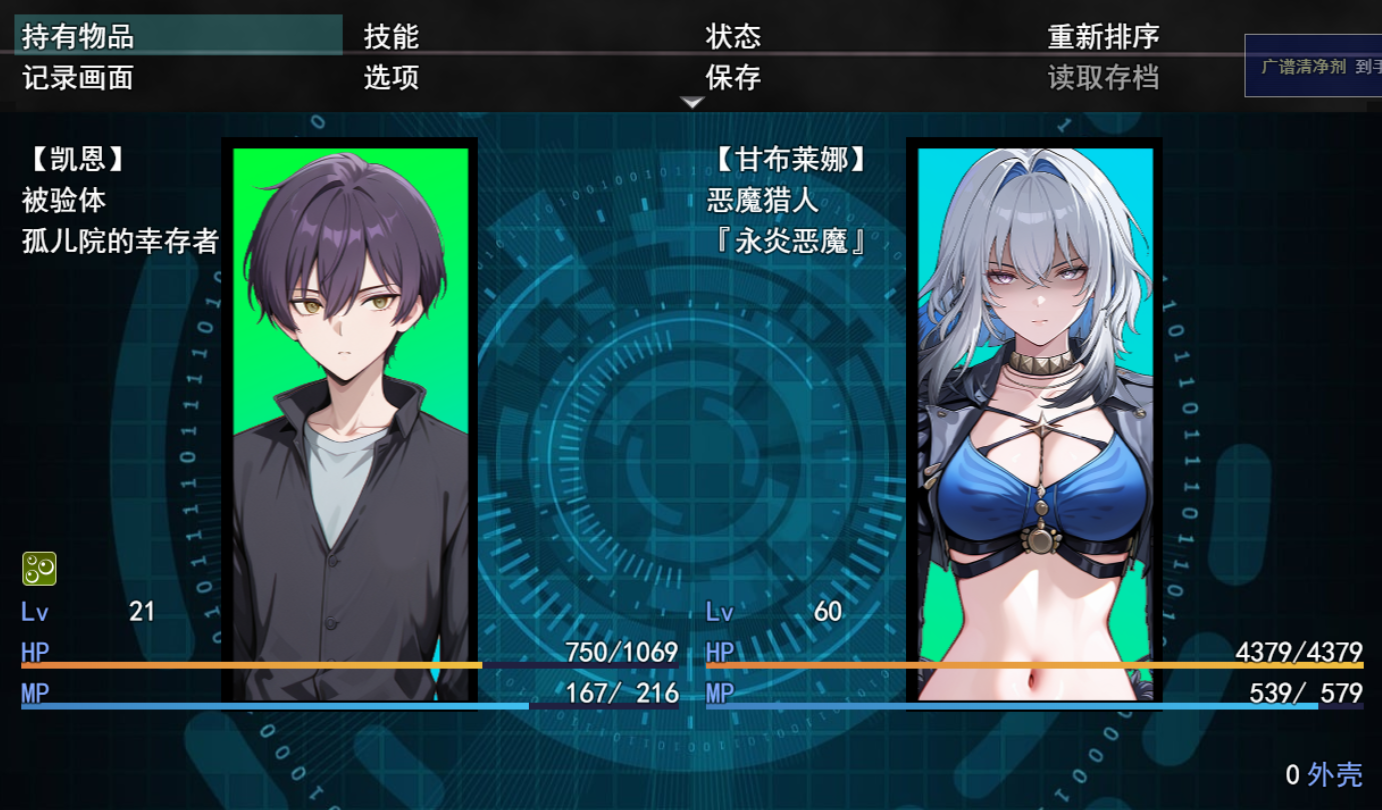
Task: Open the 记录画面 record screen
Action: click(78, 78)
